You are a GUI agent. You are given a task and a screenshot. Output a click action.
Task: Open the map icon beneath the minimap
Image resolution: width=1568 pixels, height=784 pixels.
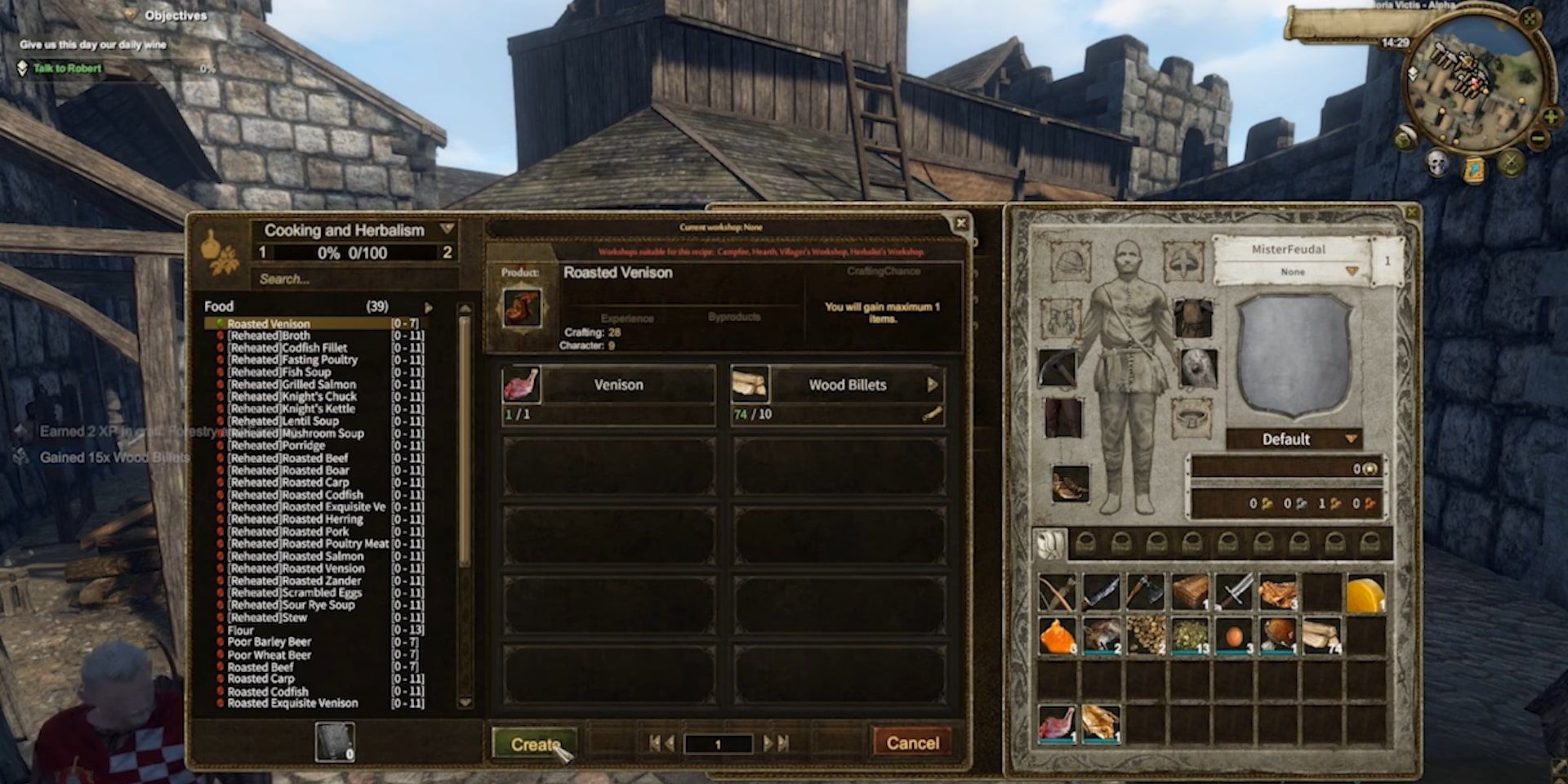[1474, 169]
